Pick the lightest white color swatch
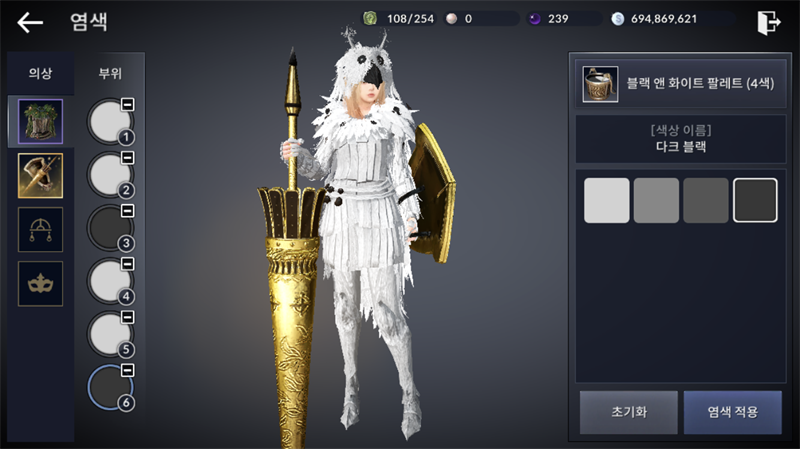 click(606, 200)
